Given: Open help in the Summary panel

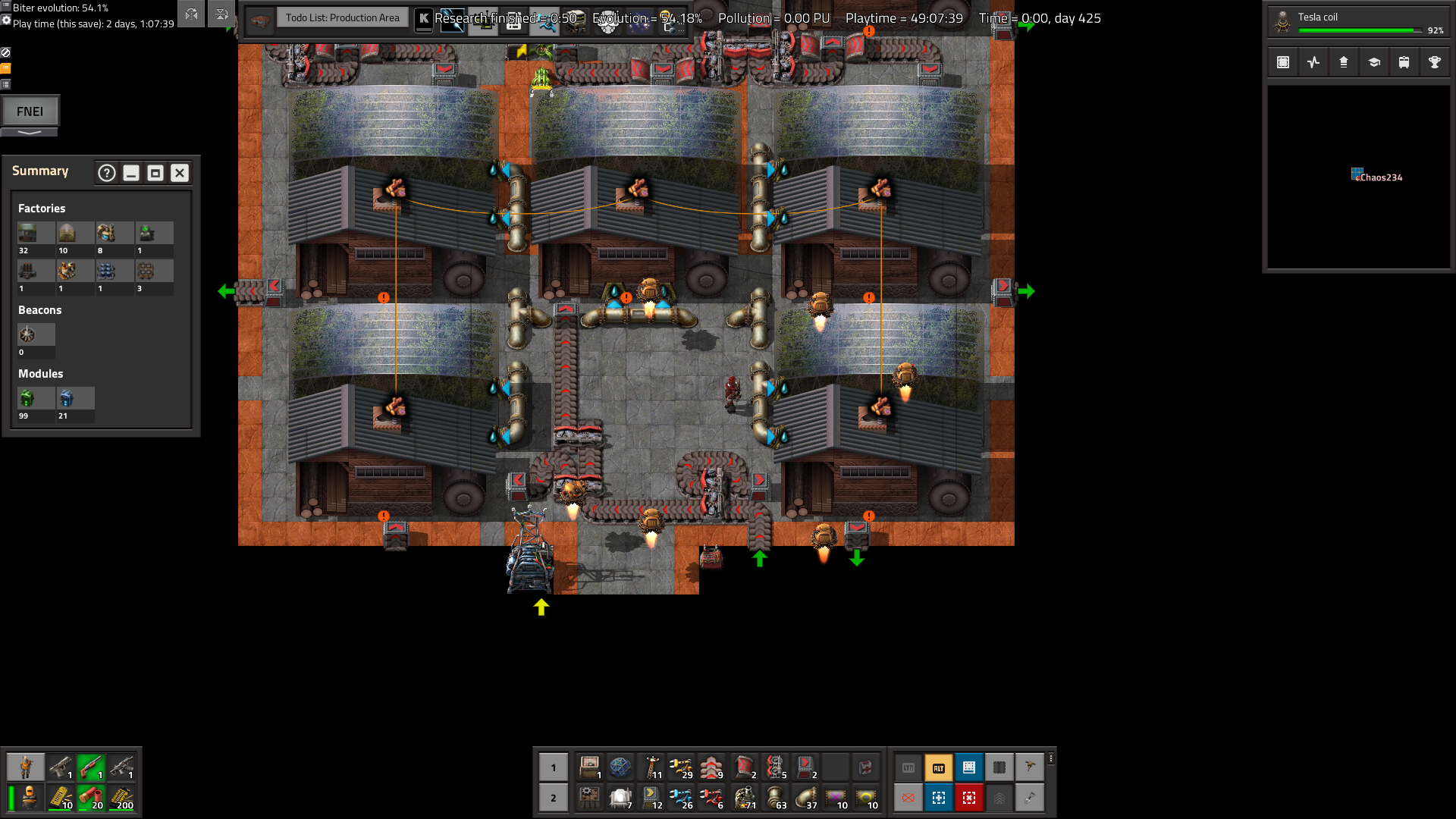Looking at the screenshot, I should pos(107,173).
